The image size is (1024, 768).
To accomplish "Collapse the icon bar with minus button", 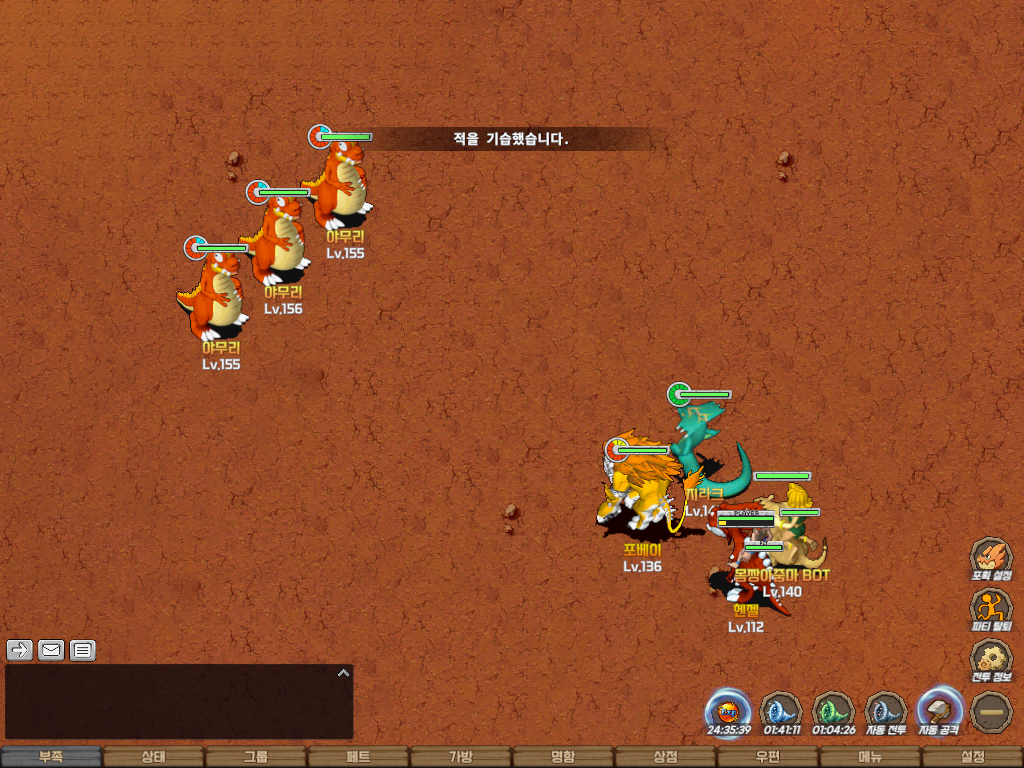I will click(991, 711).
